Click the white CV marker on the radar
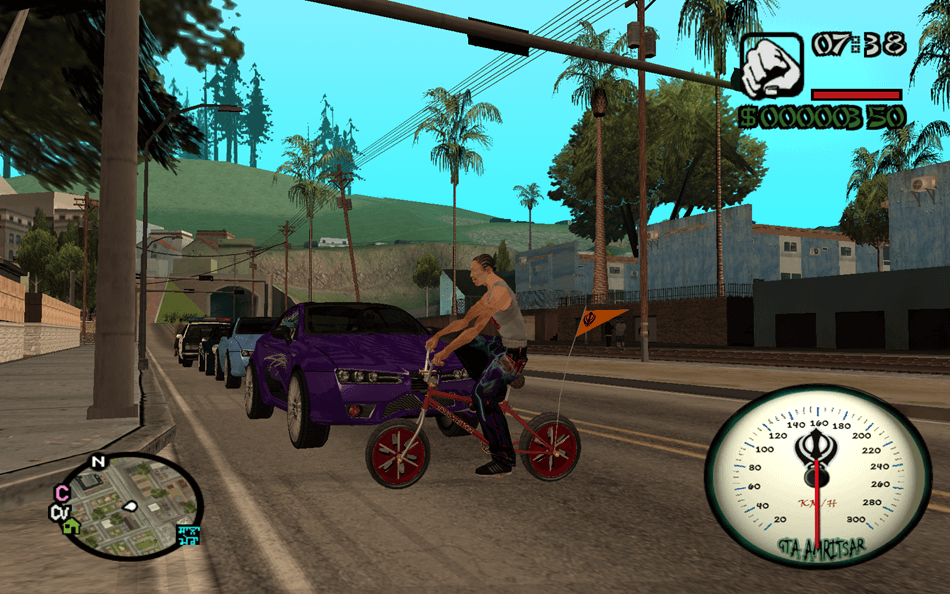This screenshot has height=594, width=950. point(59,512)
